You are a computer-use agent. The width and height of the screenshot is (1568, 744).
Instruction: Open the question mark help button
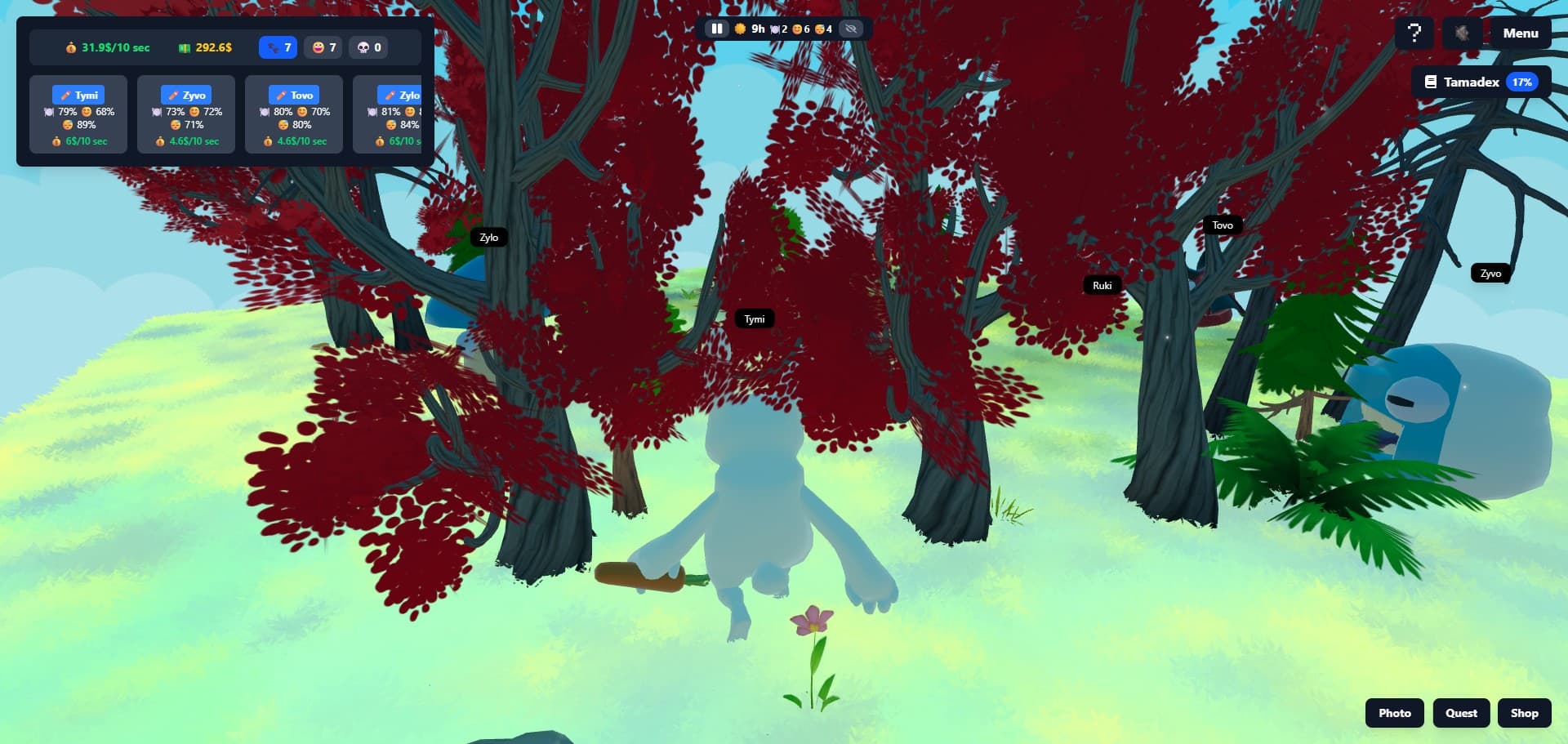tap(1414, 33)
